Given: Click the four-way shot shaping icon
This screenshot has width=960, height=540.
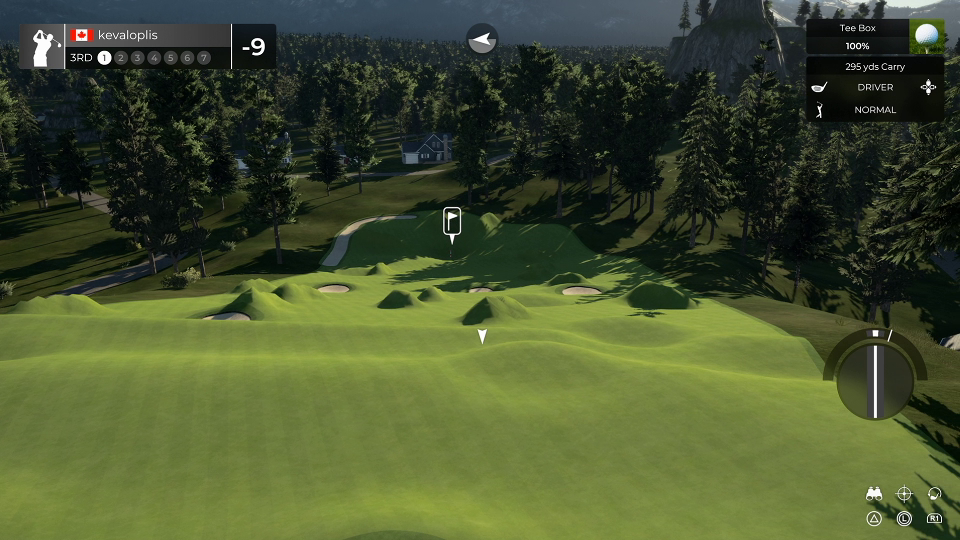Looking at the screenshot, I should click(929, 88).
